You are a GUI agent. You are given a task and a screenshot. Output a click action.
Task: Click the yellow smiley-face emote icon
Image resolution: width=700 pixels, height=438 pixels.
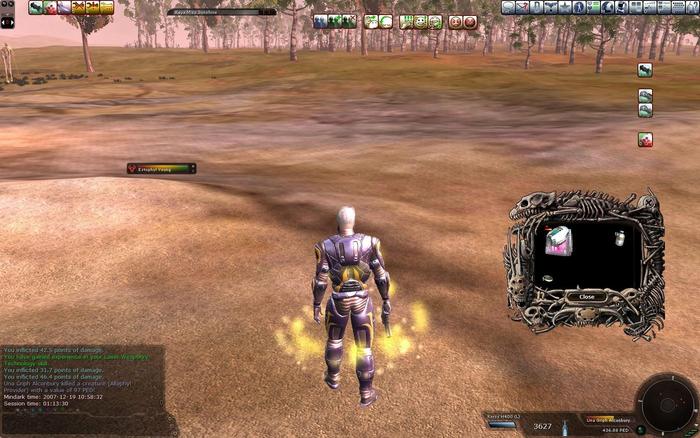[x=421, y=21]
